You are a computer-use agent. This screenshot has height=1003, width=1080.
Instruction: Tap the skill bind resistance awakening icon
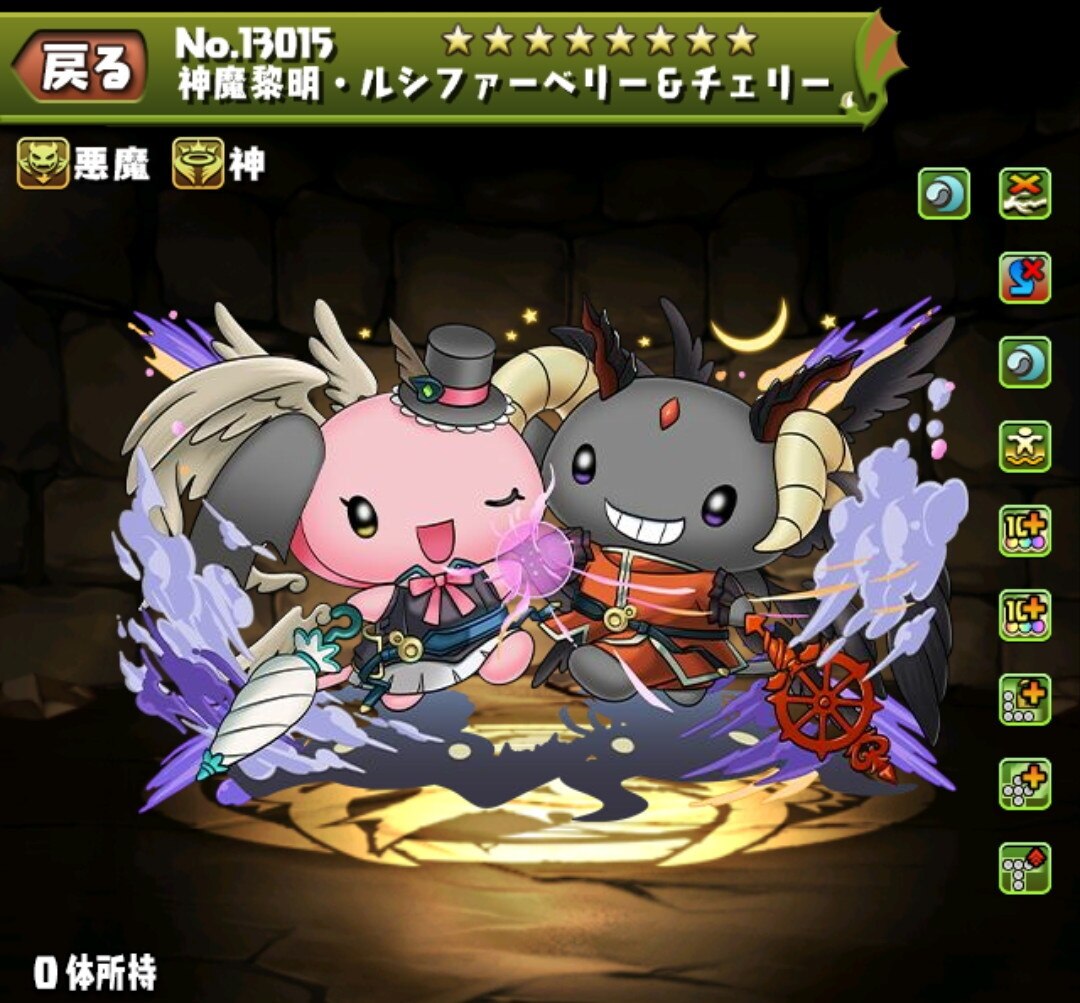[1025, 277]
